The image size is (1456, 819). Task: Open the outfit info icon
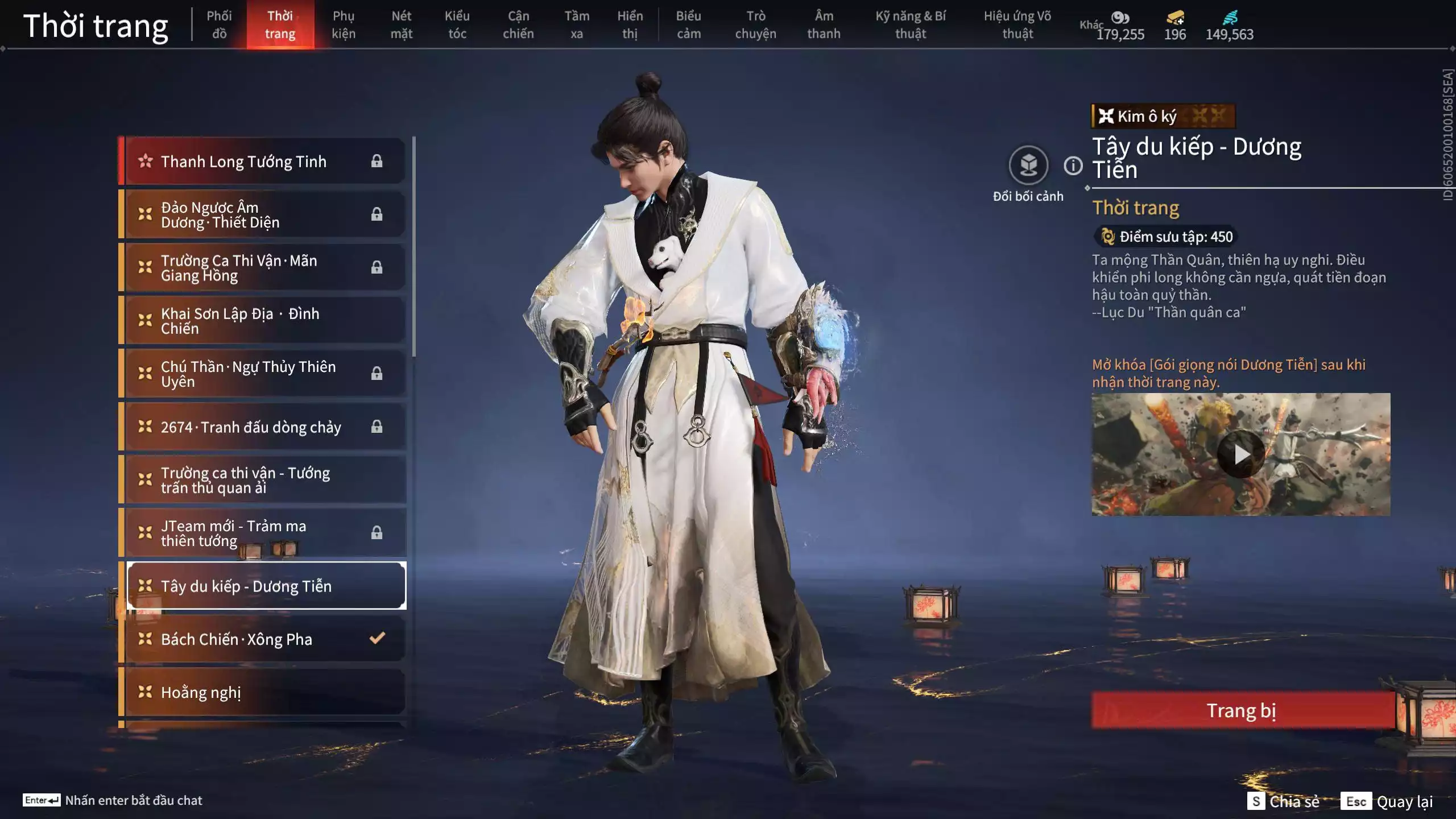[1073, 166]
